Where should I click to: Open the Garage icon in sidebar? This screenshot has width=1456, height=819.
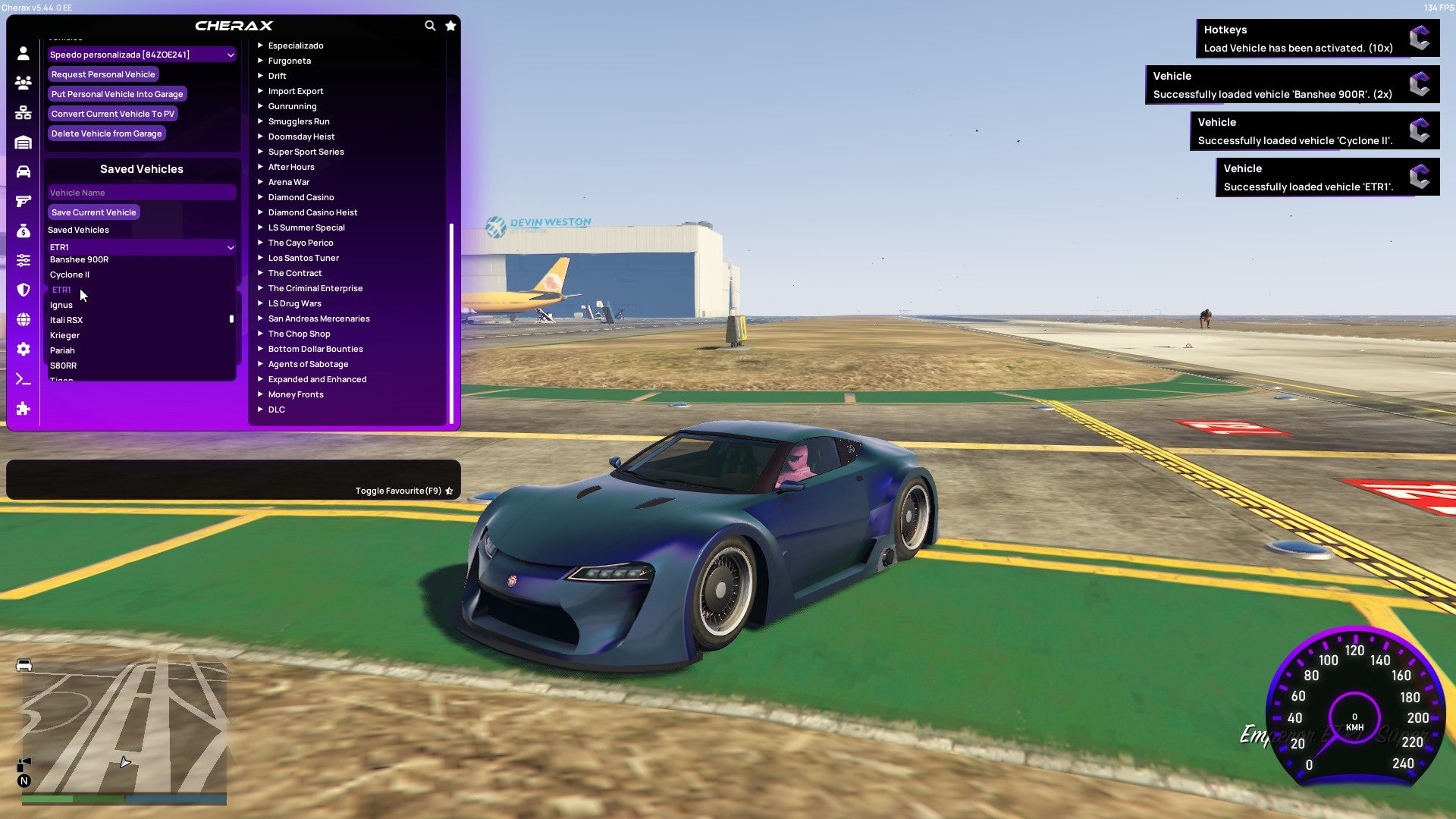(x=23, y=142)
